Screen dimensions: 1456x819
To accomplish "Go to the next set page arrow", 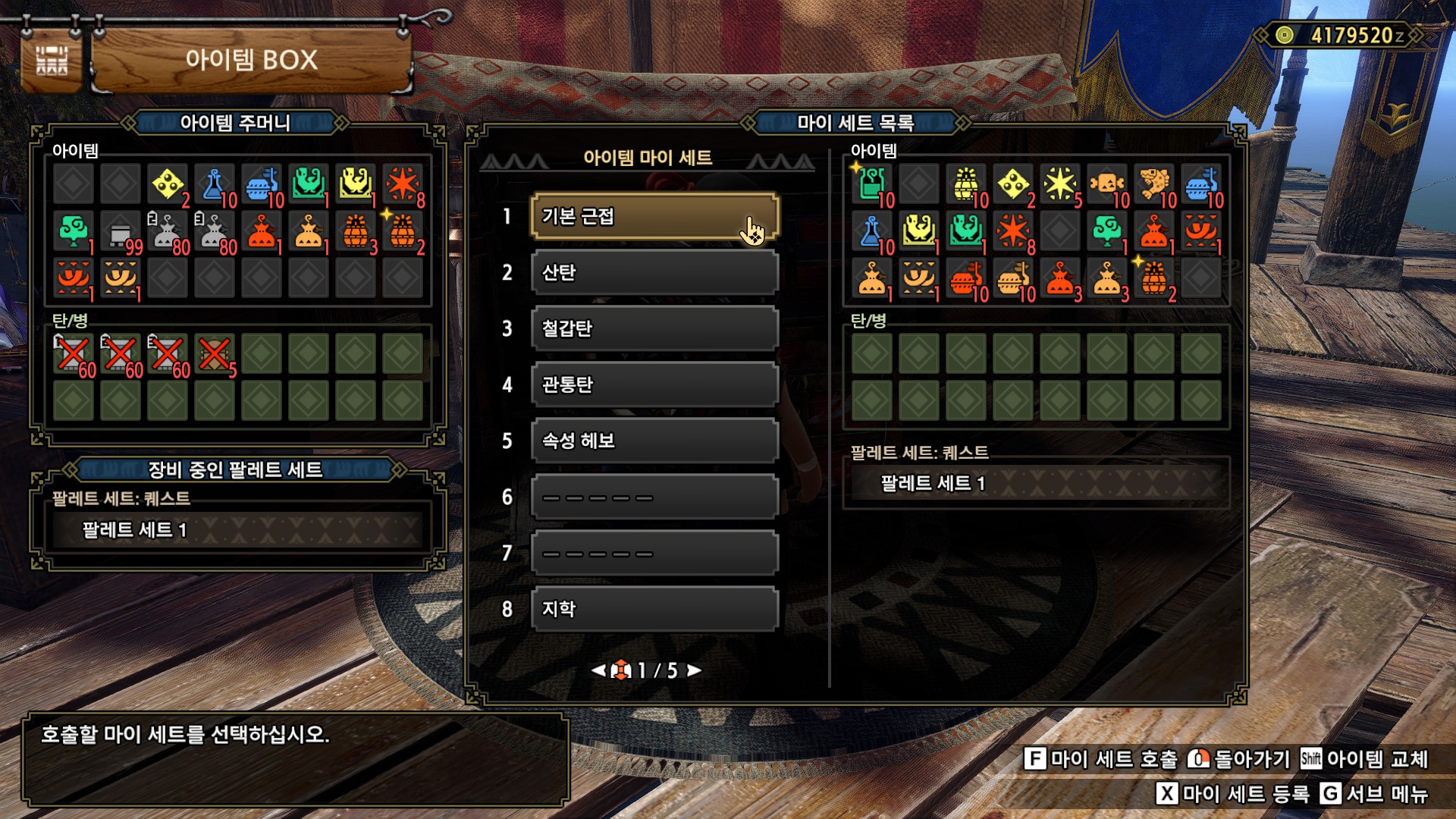I will point(694,670).
